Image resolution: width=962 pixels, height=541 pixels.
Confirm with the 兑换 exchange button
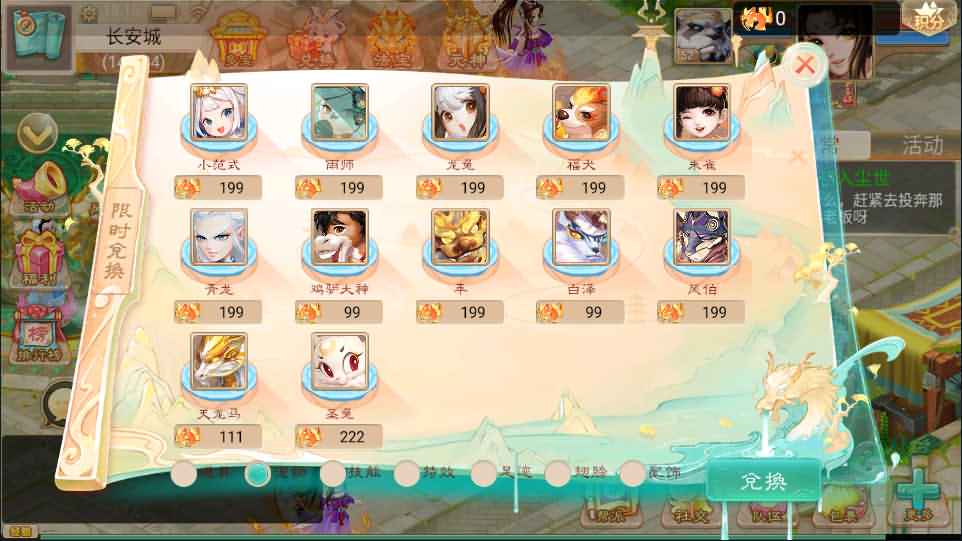[x=764, y=482]
